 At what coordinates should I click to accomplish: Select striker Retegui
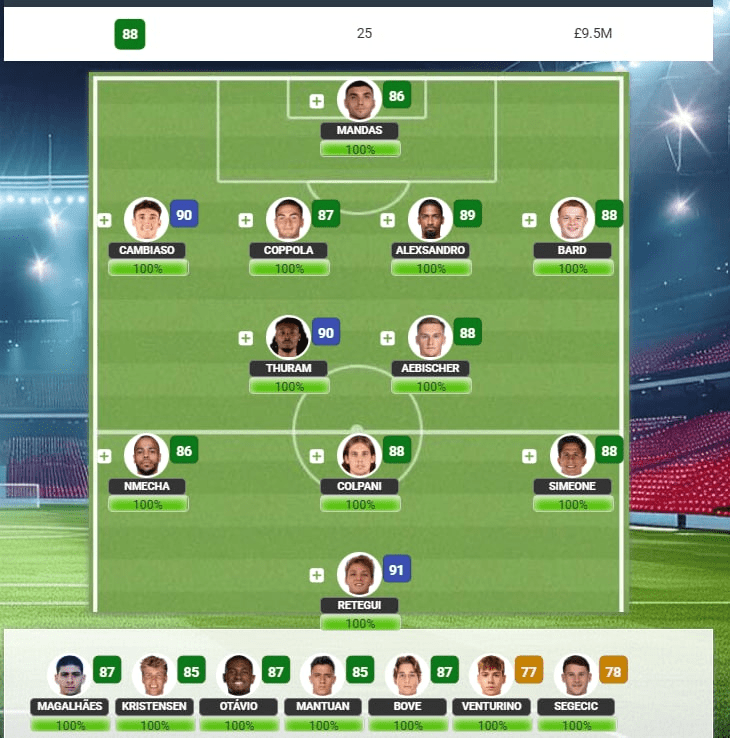[x=359, y=574]
